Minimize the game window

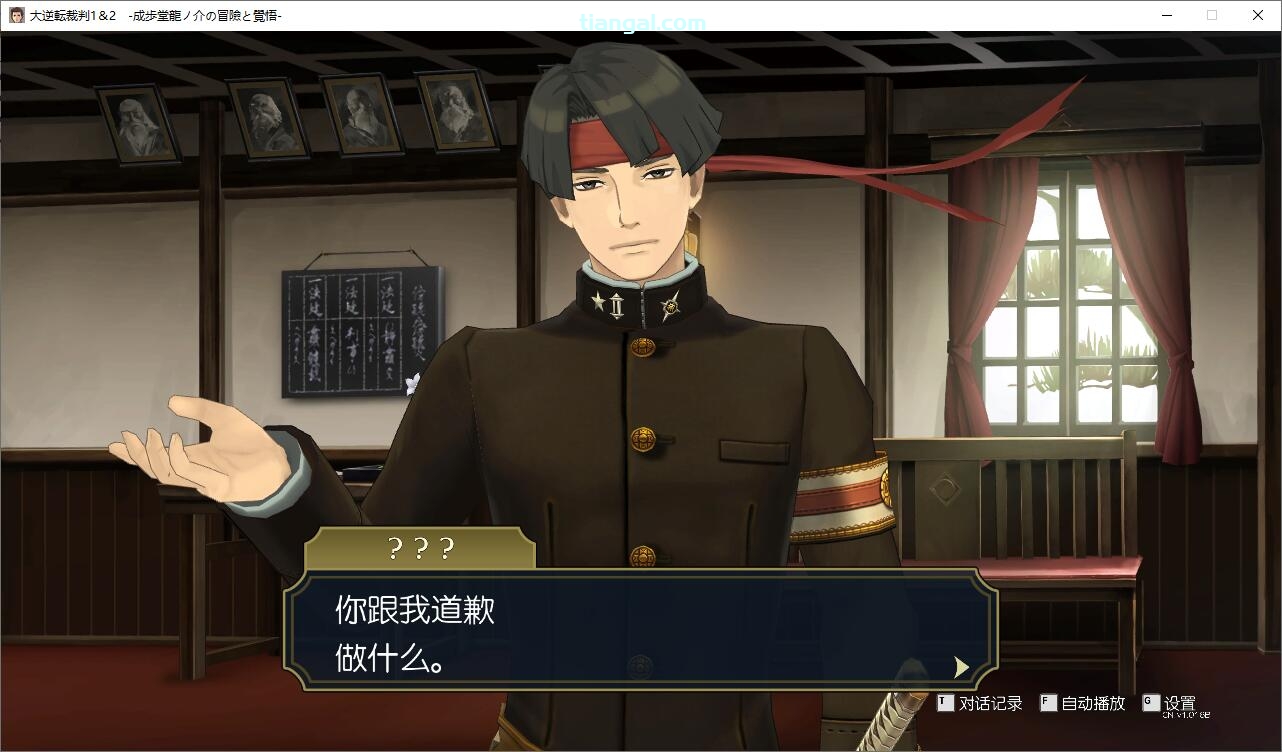[1166, 15]
